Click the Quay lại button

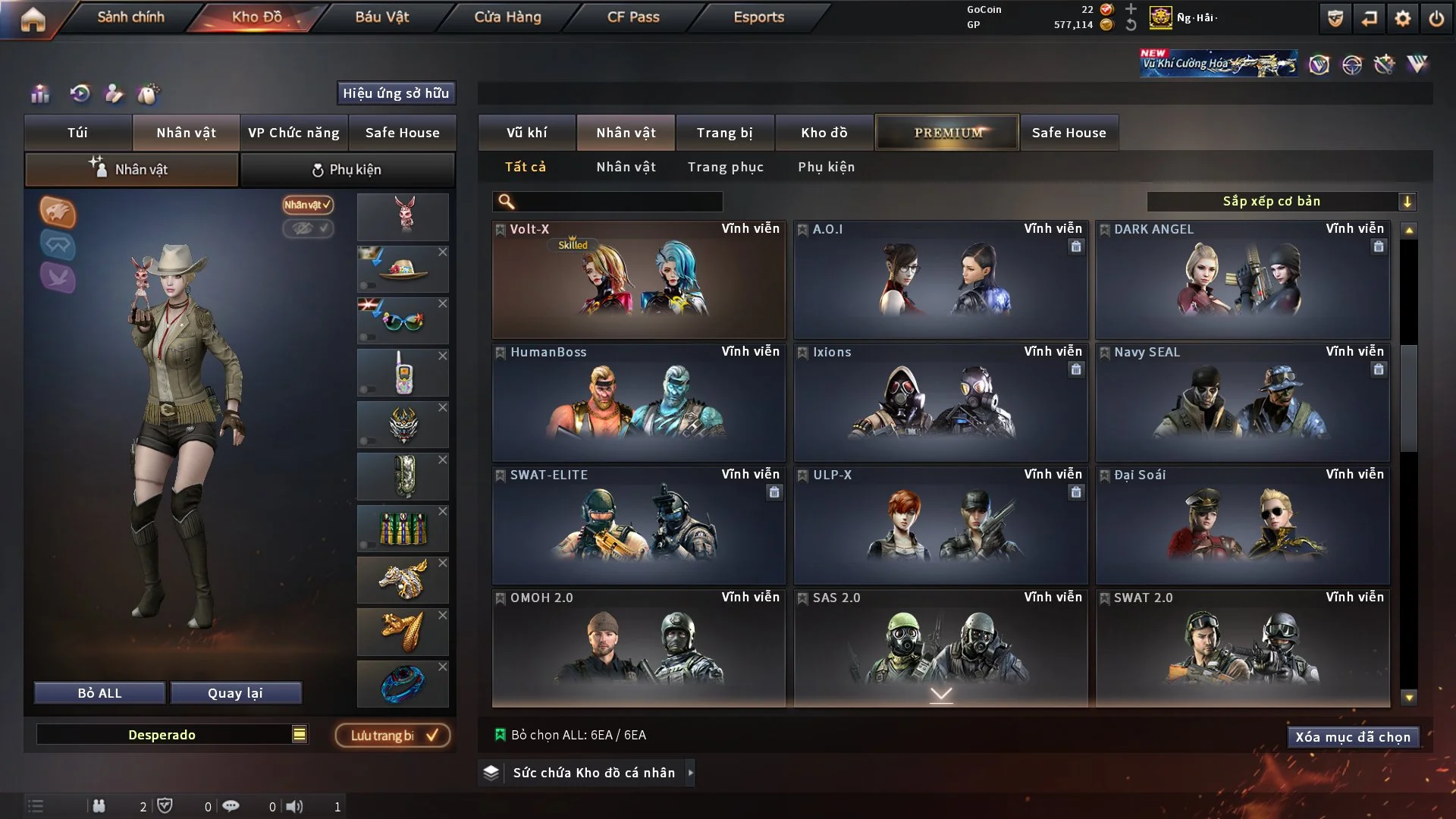point(235,693)
